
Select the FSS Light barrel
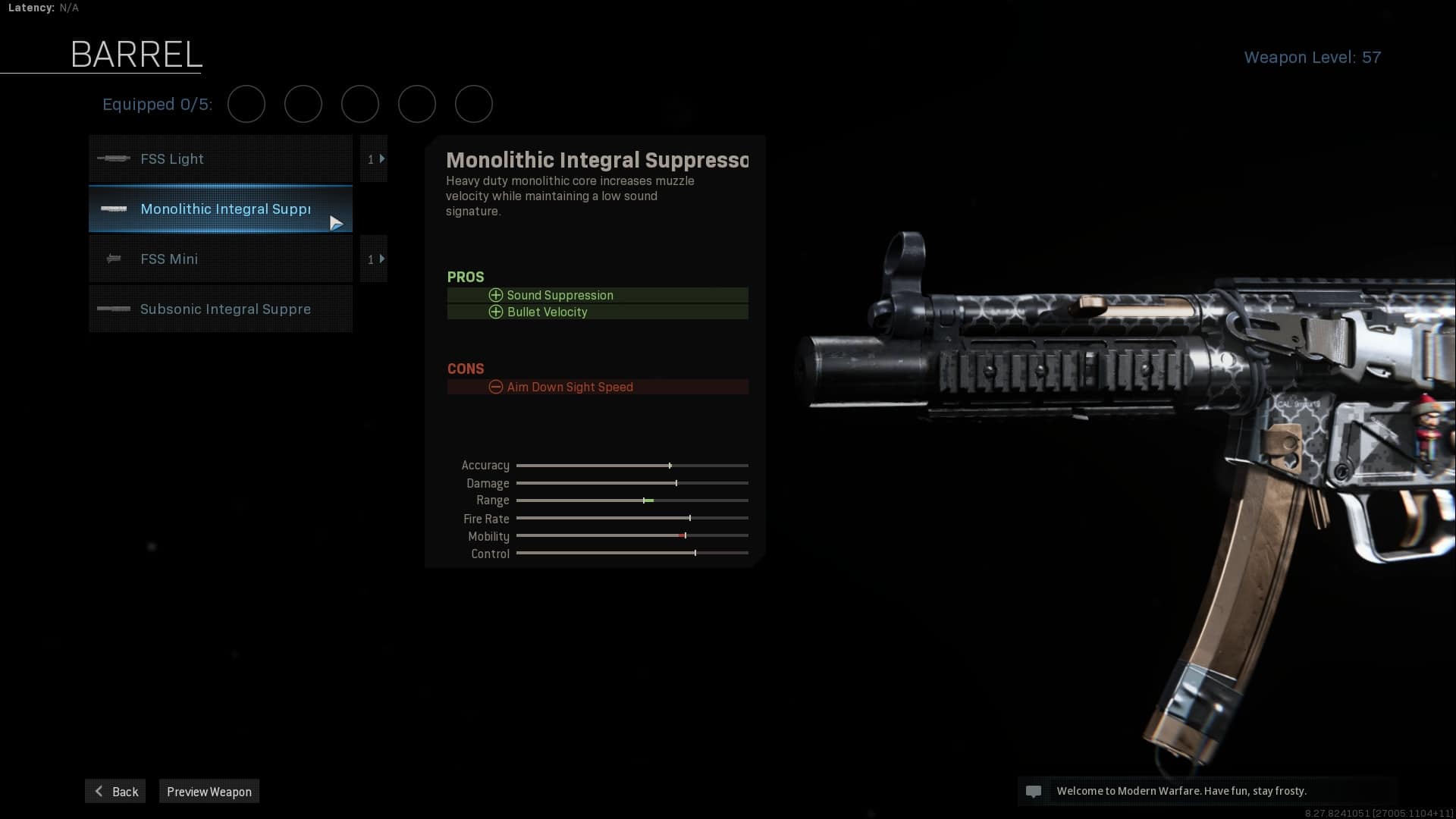220,159
